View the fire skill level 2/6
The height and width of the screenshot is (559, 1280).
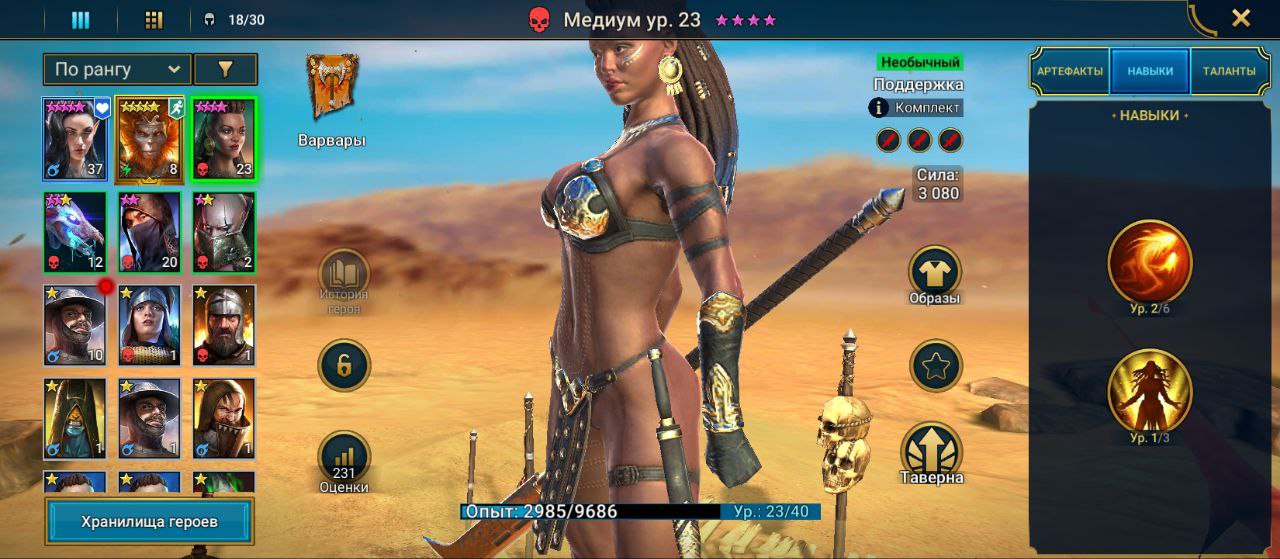tap(1150, 261)
